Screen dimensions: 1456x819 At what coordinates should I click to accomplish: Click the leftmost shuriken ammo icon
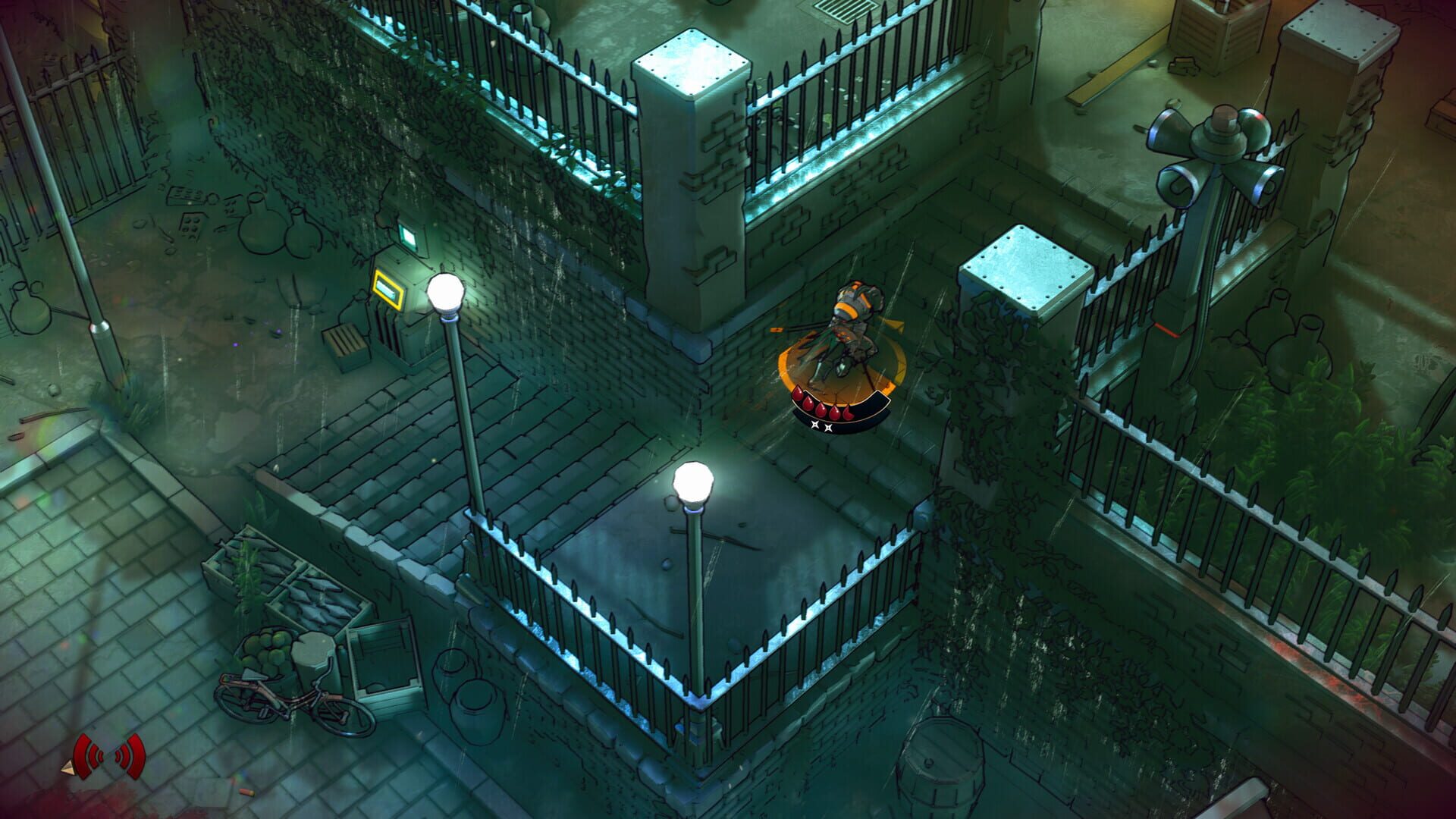click(x=814, y=425)
